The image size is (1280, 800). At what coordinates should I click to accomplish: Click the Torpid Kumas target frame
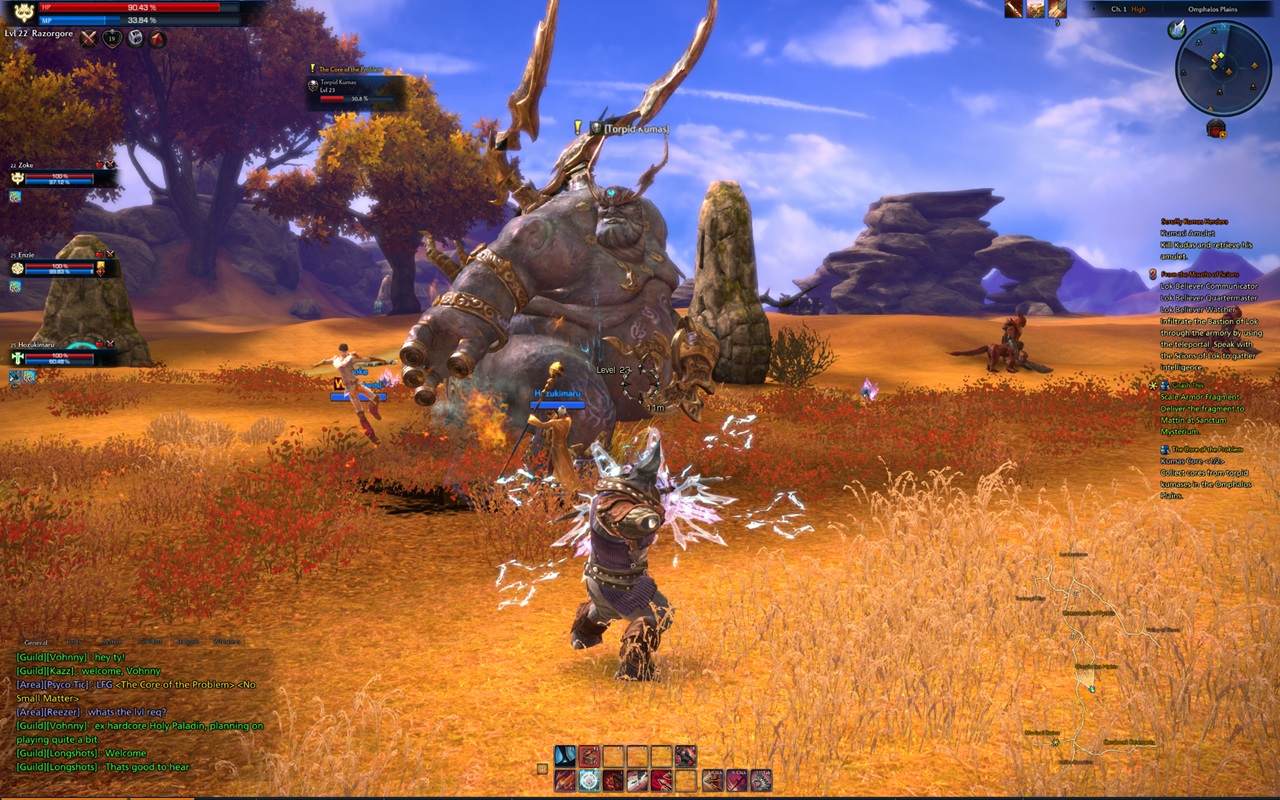click(x=356, y=92)
